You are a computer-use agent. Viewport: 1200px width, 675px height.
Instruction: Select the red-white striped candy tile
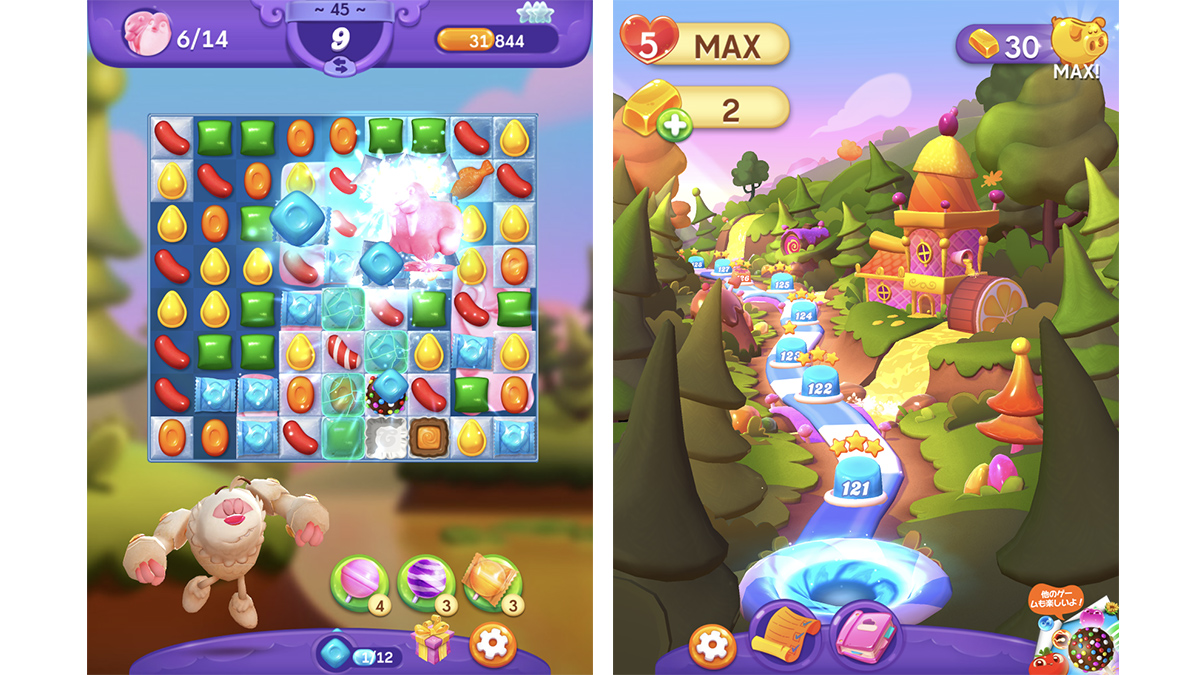pos(343,351)
